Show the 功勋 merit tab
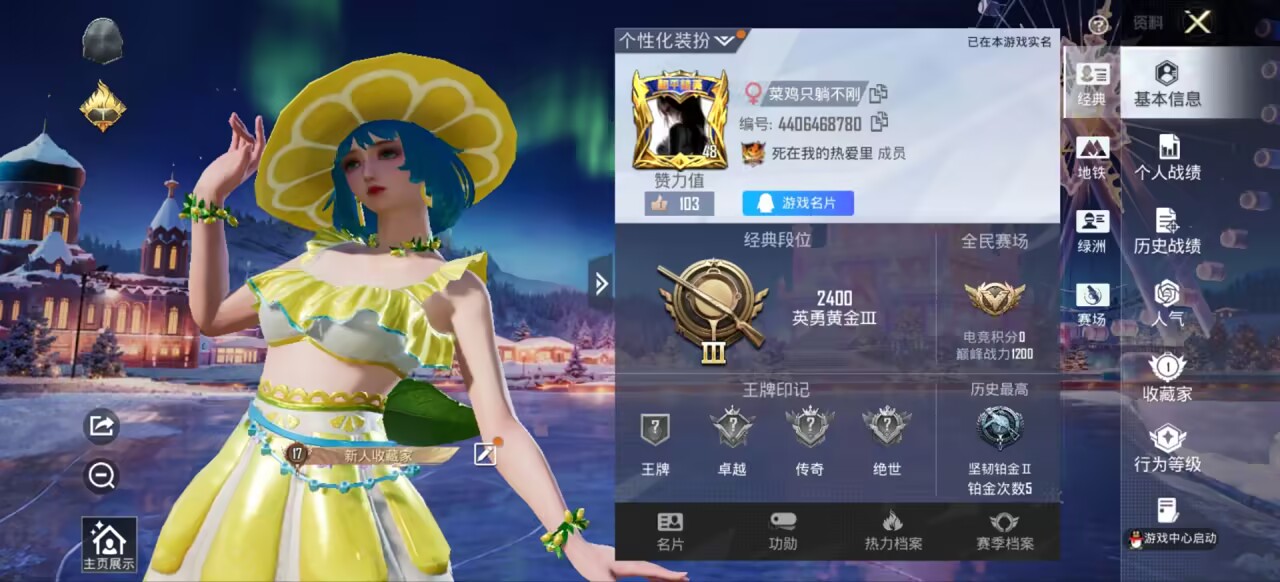 coord(783,532)
